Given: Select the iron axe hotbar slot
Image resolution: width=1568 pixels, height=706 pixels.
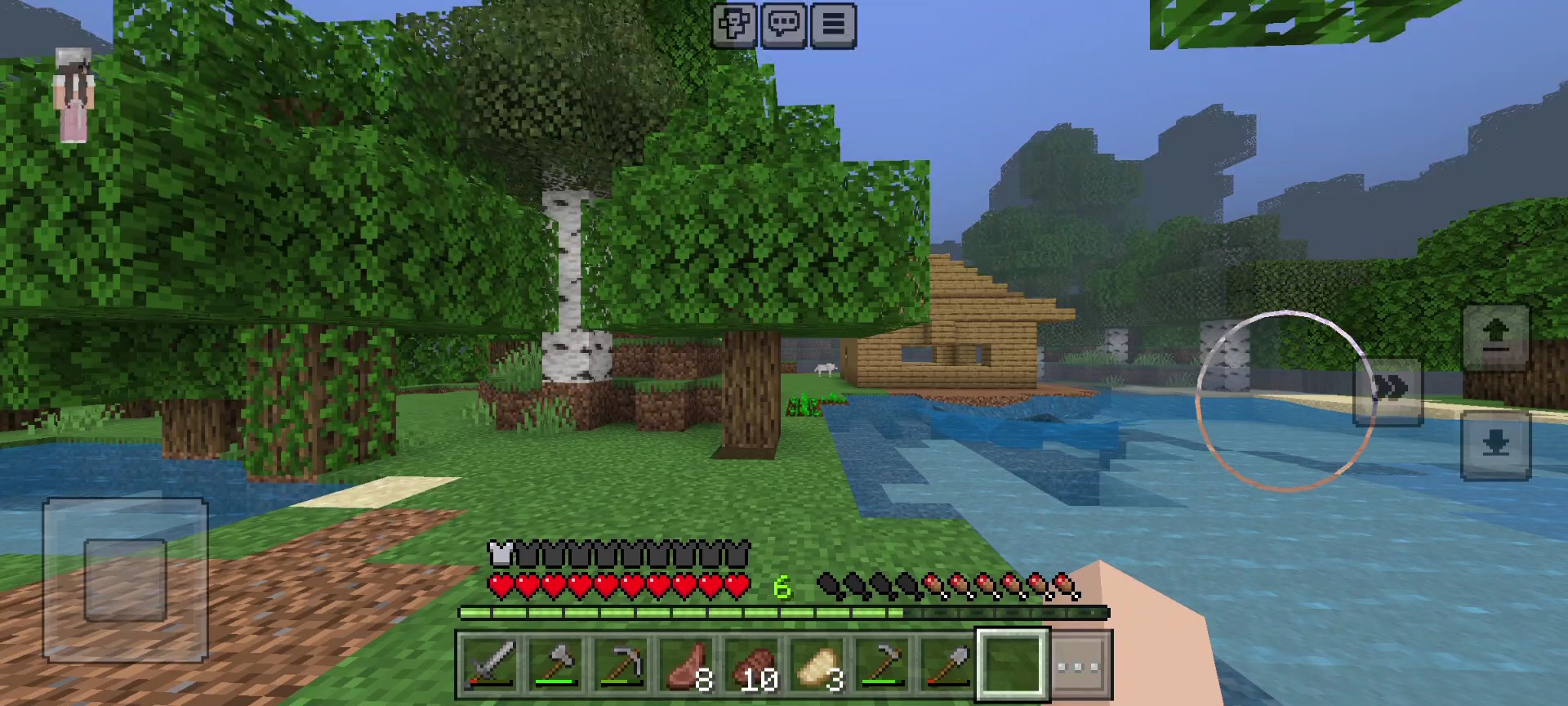Looking at the screenshot, I should 555,665.
